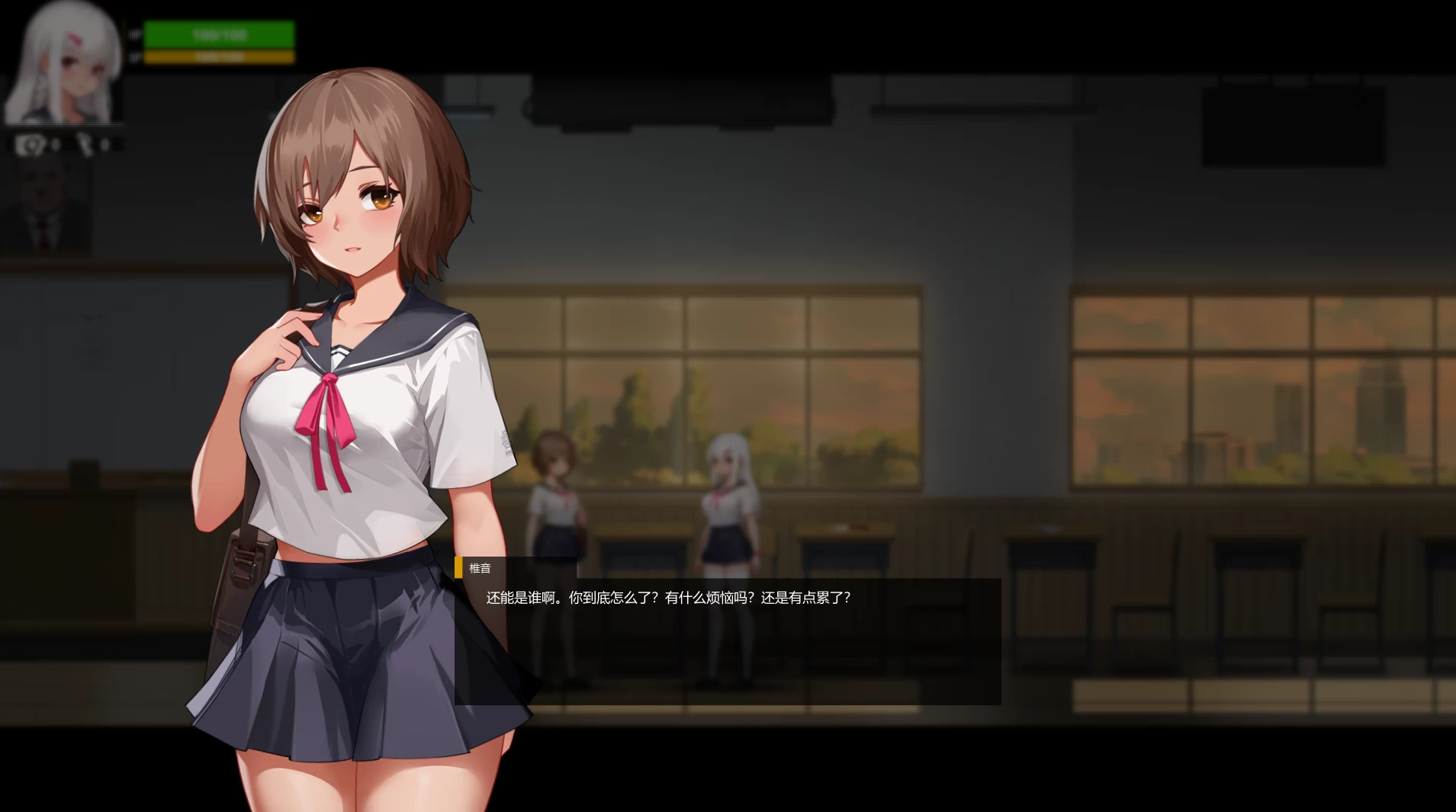Click the HP label beside the green bar
The image size is (1456, 812).
[x=135, y=33]
